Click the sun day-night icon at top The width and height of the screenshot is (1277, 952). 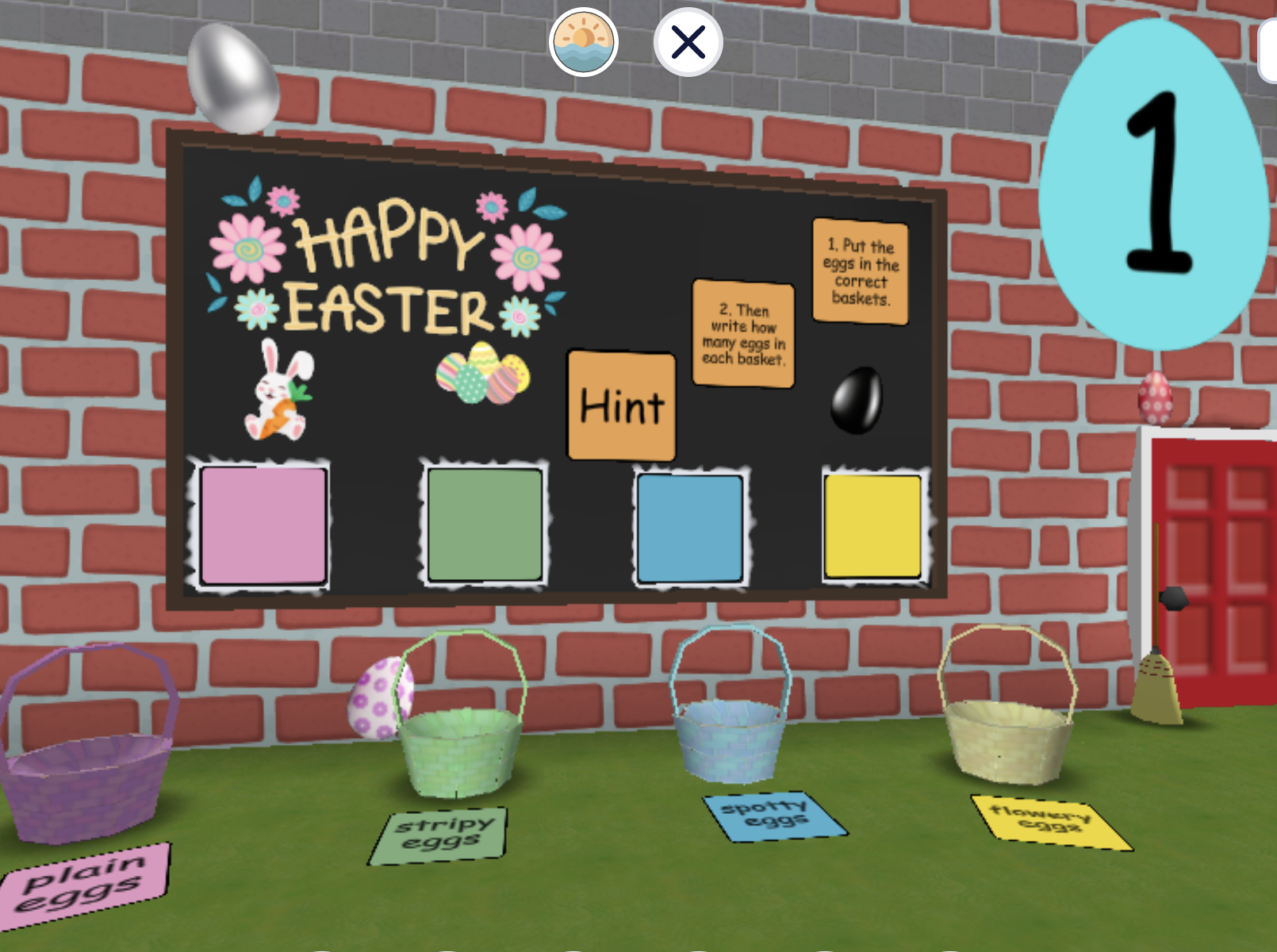[x=585, y=40]
